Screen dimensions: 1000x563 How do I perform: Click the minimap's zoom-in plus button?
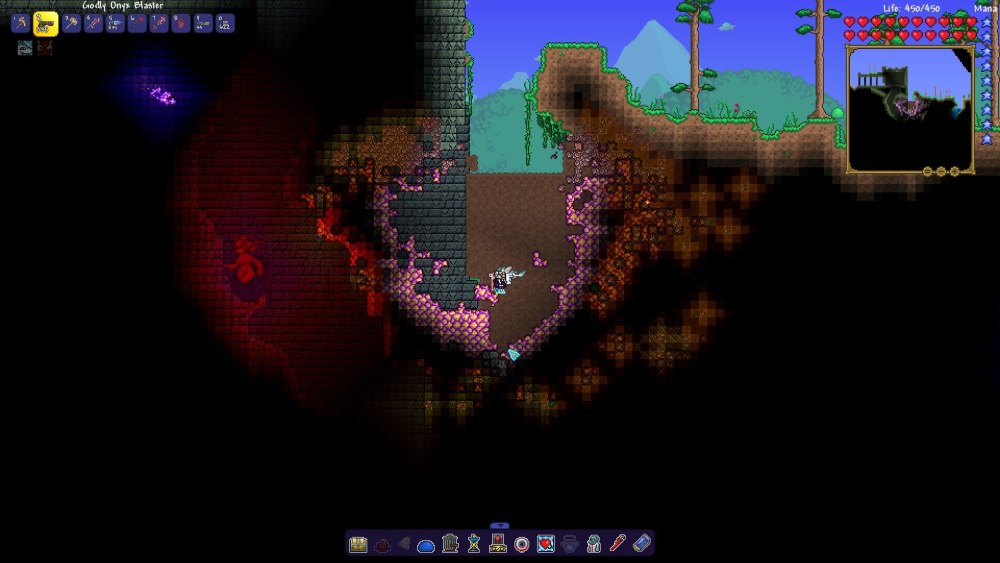[954, 171]
